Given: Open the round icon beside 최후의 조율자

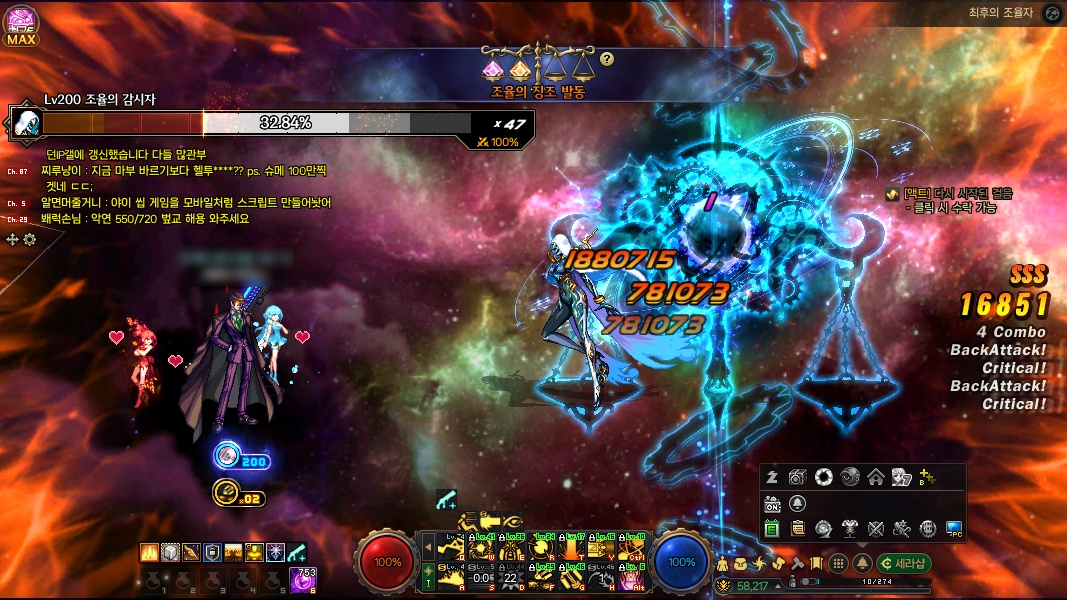Looking at the screenshot, I should tap(1051, 14).
